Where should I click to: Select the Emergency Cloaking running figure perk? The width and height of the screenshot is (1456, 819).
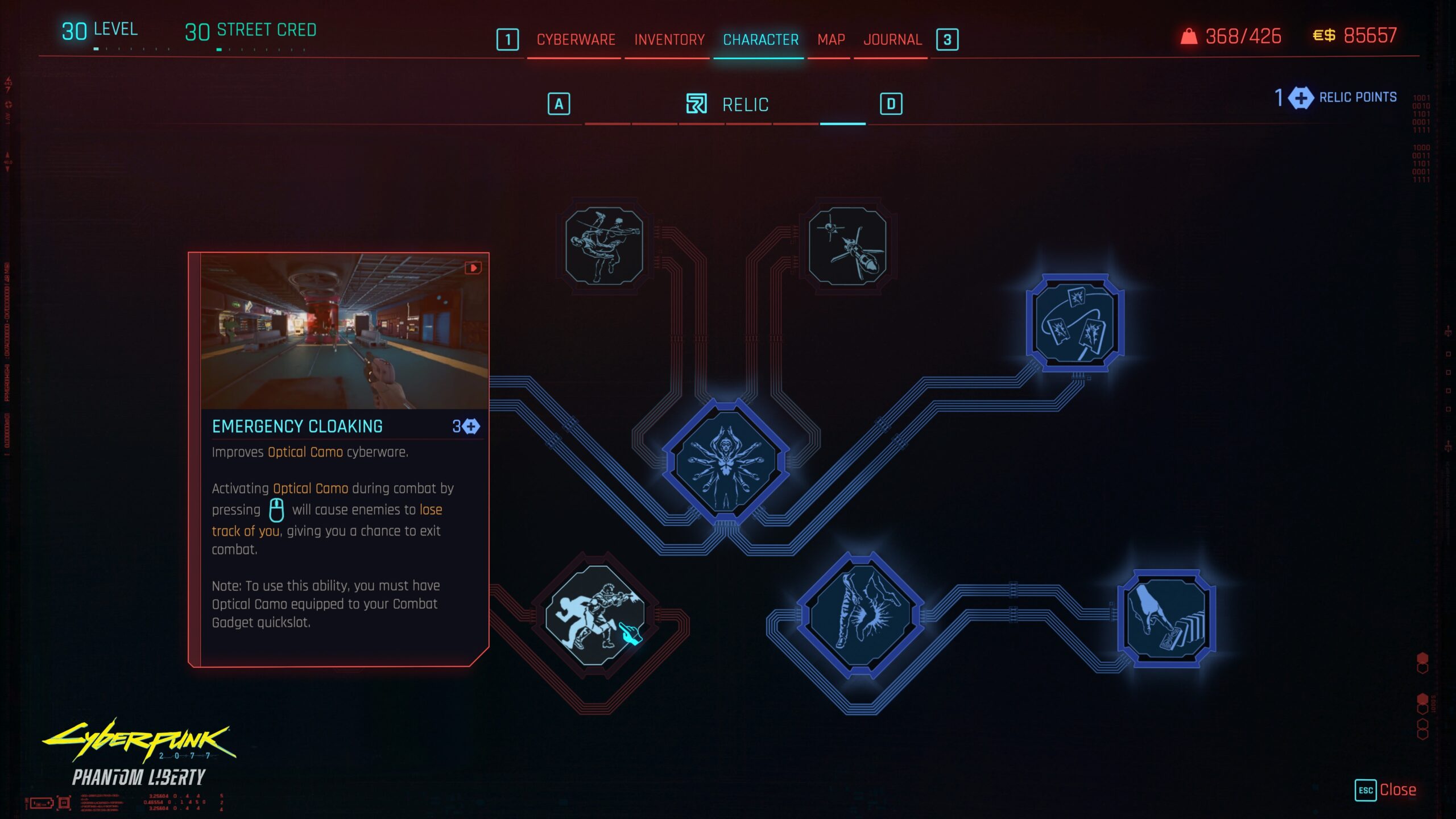[x=595, y=615]
